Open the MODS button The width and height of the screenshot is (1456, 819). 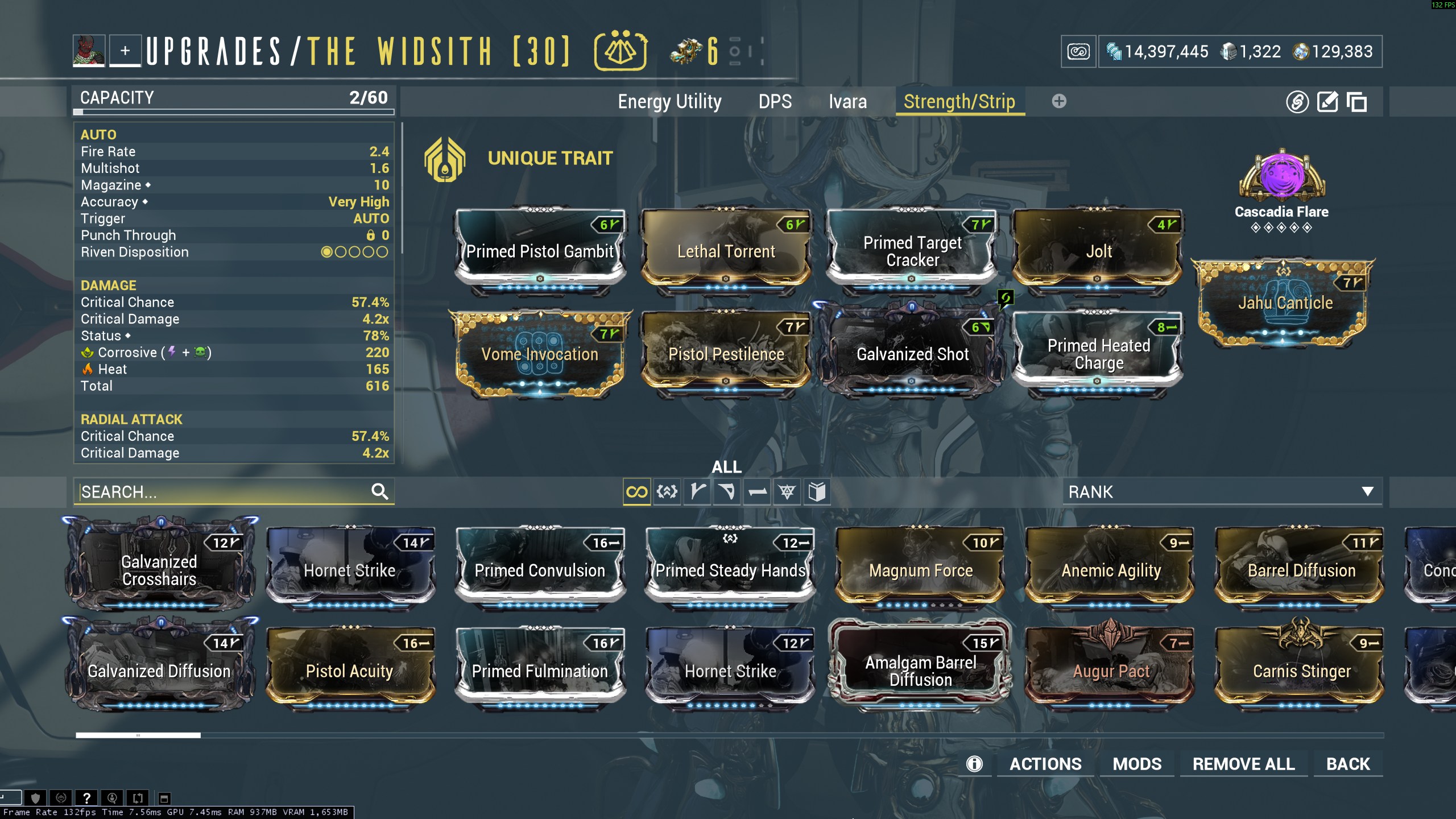point(1137,764)
